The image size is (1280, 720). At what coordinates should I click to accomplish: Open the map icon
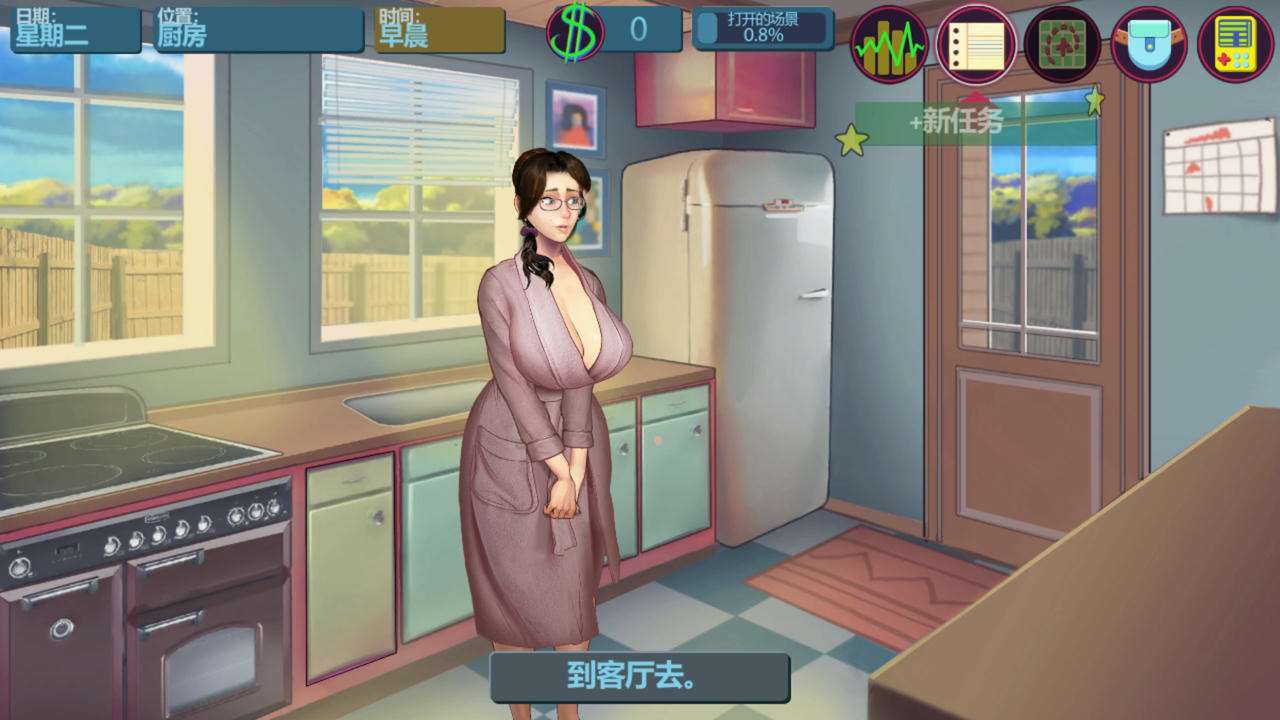pos(1062,44)
